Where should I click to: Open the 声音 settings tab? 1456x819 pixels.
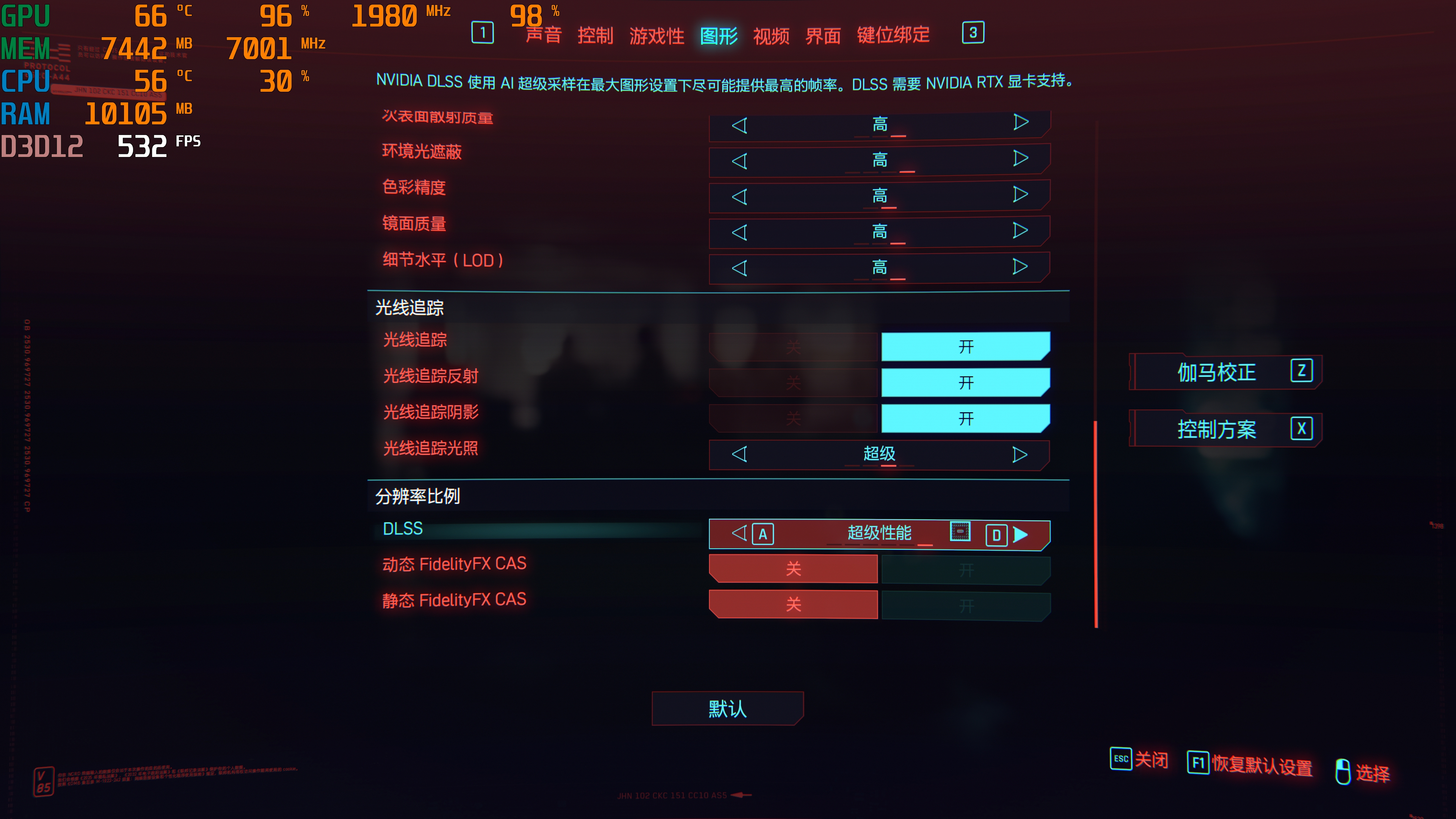tap(544, 35)
